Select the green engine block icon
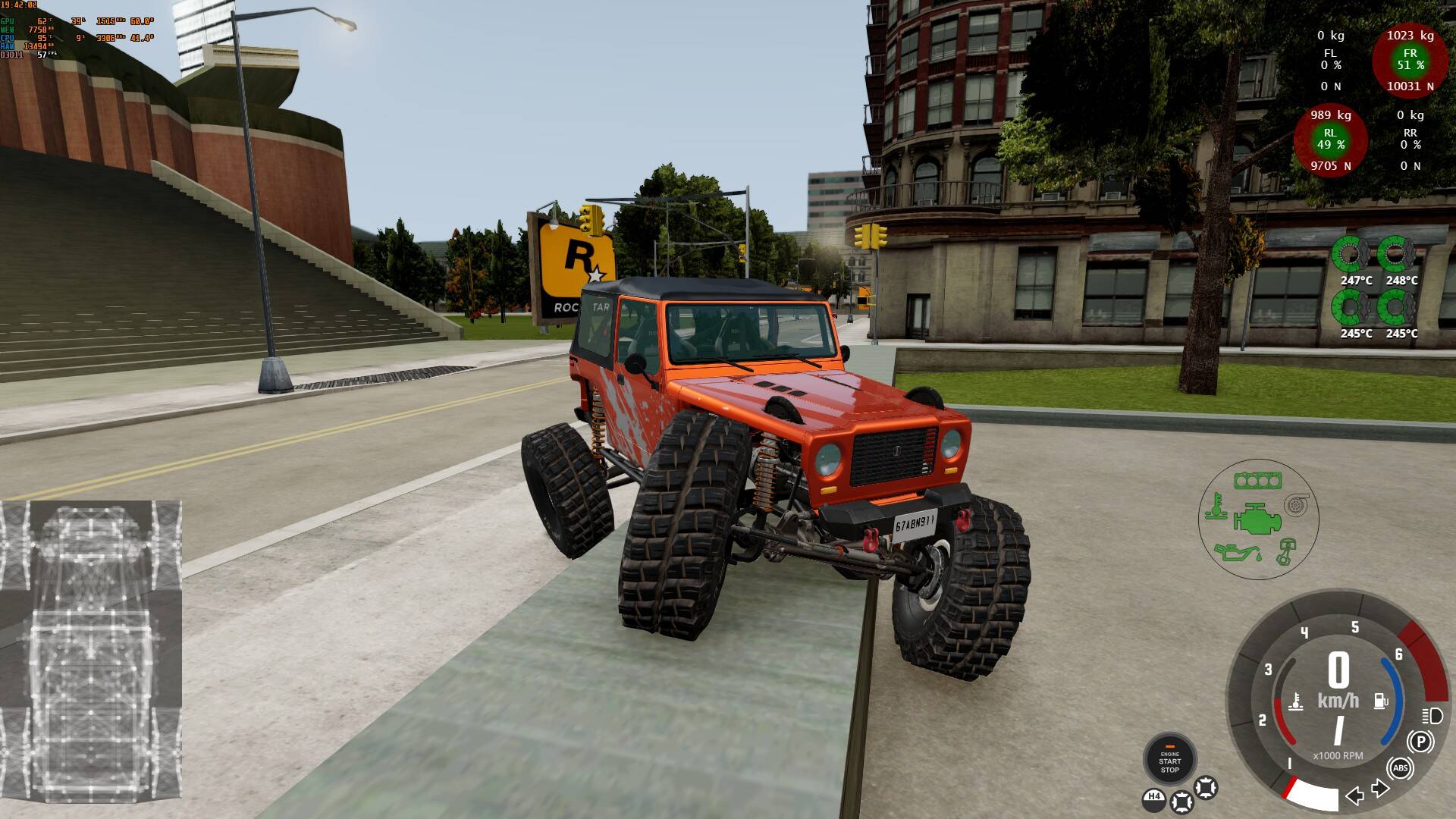1456x819 pixels. pyautogui.click(x=1257, y=520)
